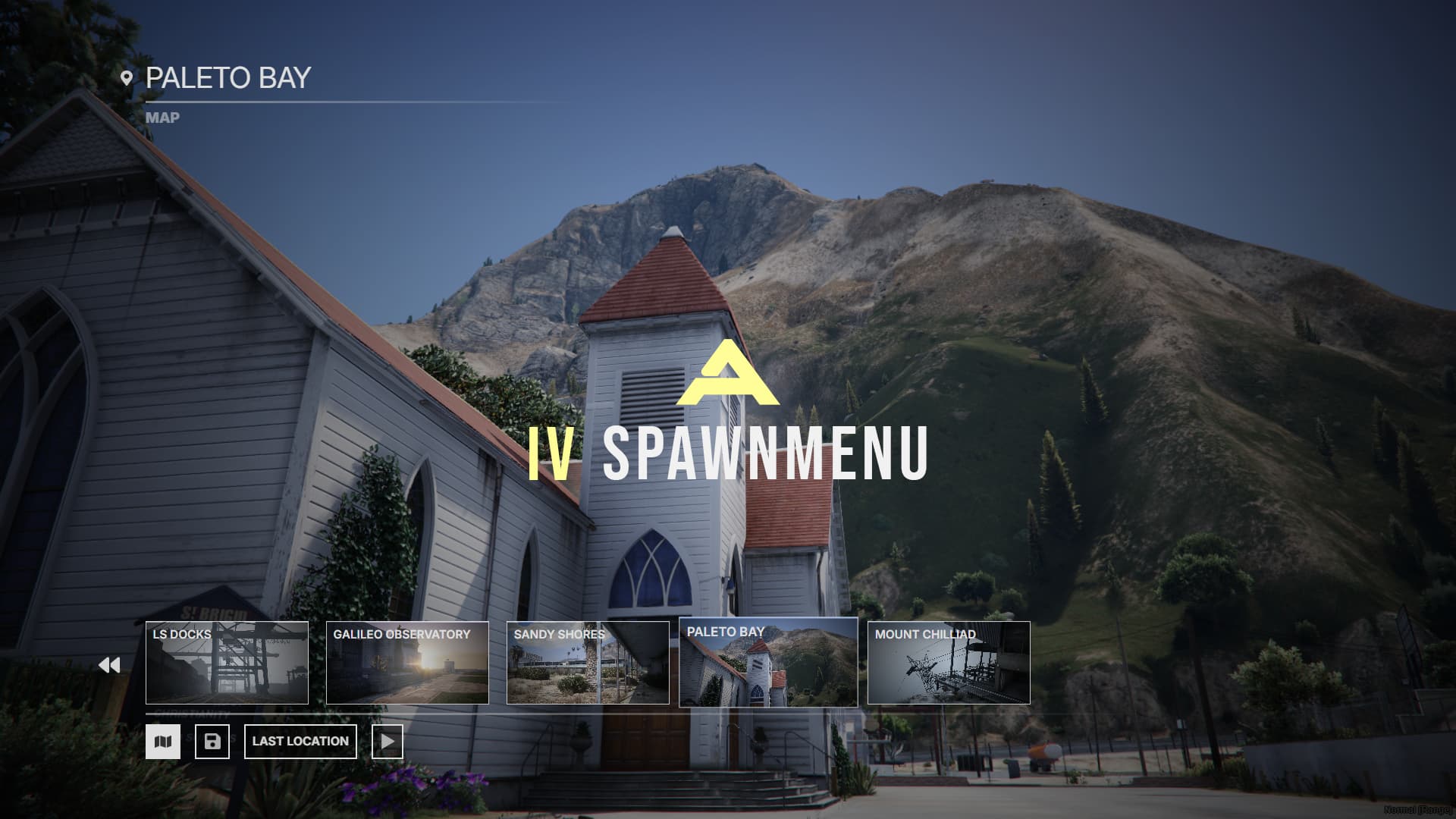Click the MOUNT CHILLIAD label text
Viewport: 1456px width, 819px height.
click(924, 634)
